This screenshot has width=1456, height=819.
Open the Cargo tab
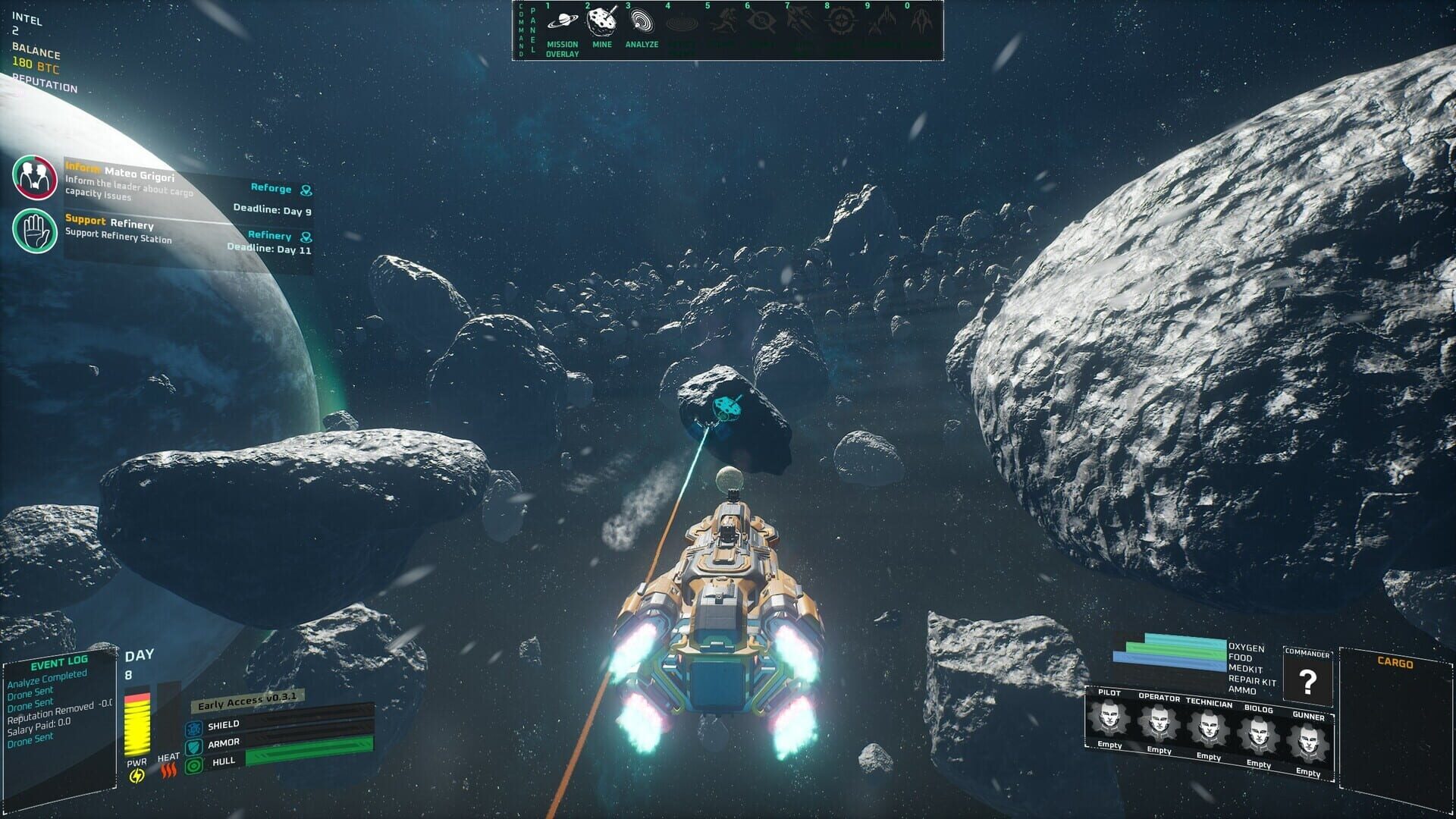click(1395, 661)
